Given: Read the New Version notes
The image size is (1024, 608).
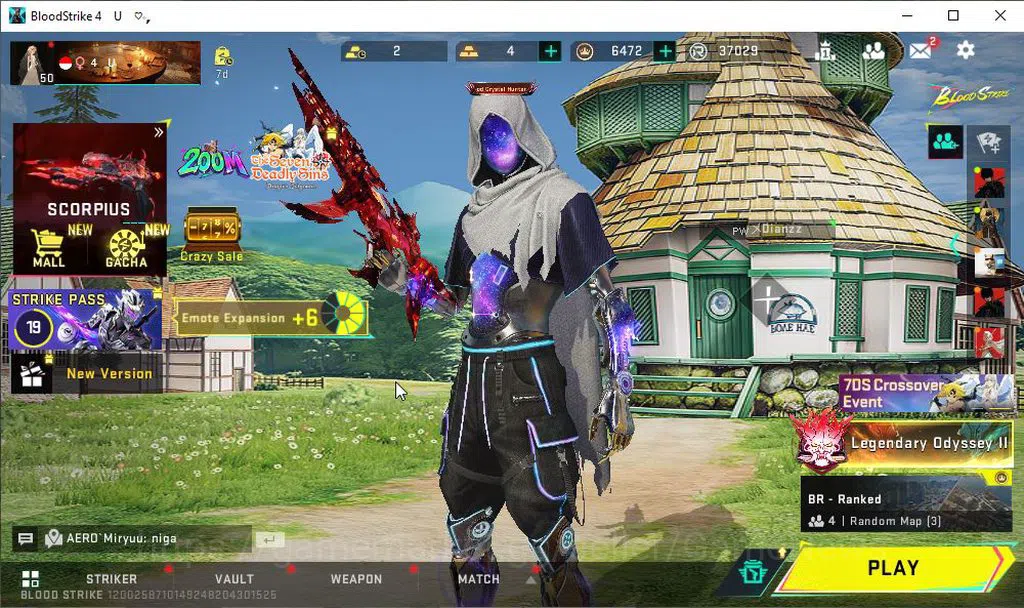Looking at the screenshot, I should pos(85,374).
